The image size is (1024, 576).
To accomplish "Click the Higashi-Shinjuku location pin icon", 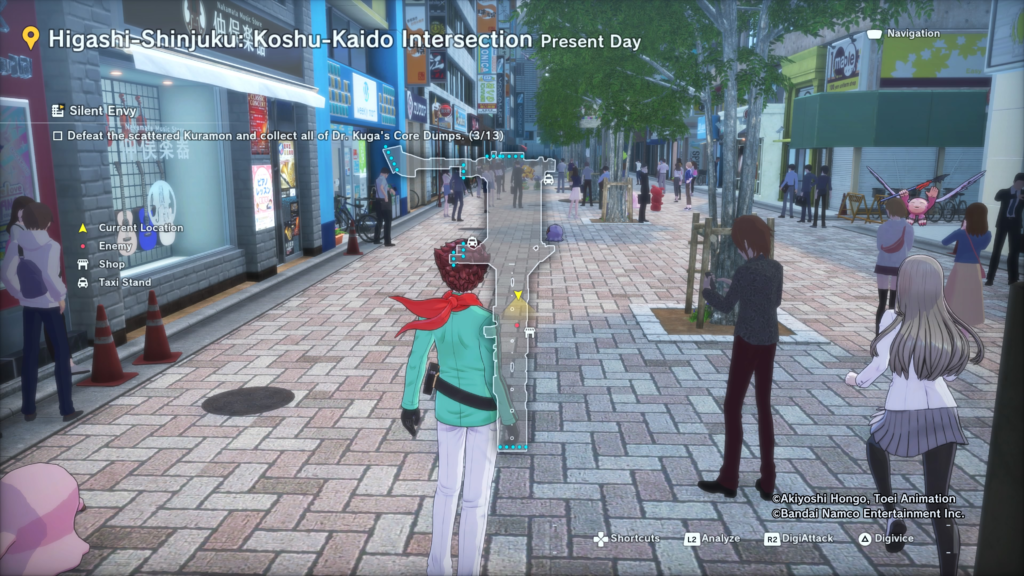I will (31, 39).
